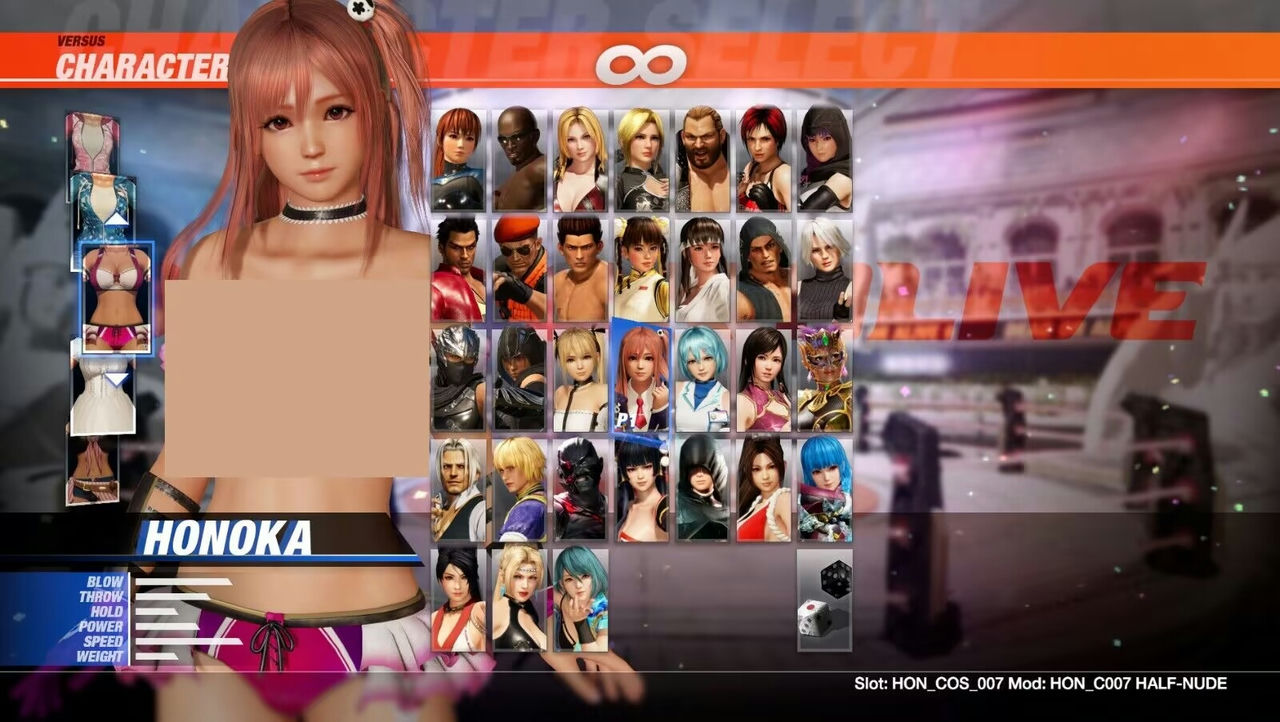Click the Slot: HON_COS_007 mod text
Image resolution: width=1280 pixels, height=722 pixels.
(1040, 681)
